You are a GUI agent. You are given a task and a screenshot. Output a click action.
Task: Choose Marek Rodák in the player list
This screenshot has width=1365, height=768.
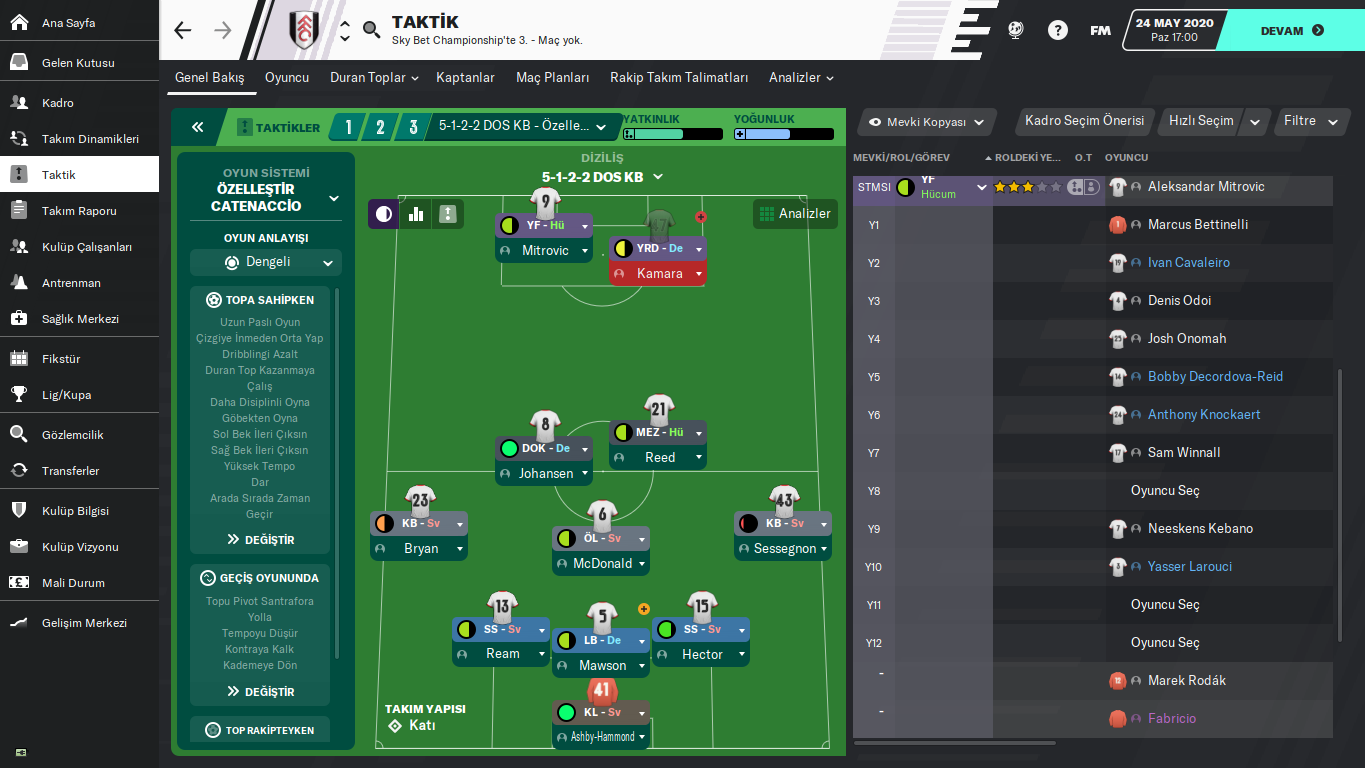tap(1186, 681)
